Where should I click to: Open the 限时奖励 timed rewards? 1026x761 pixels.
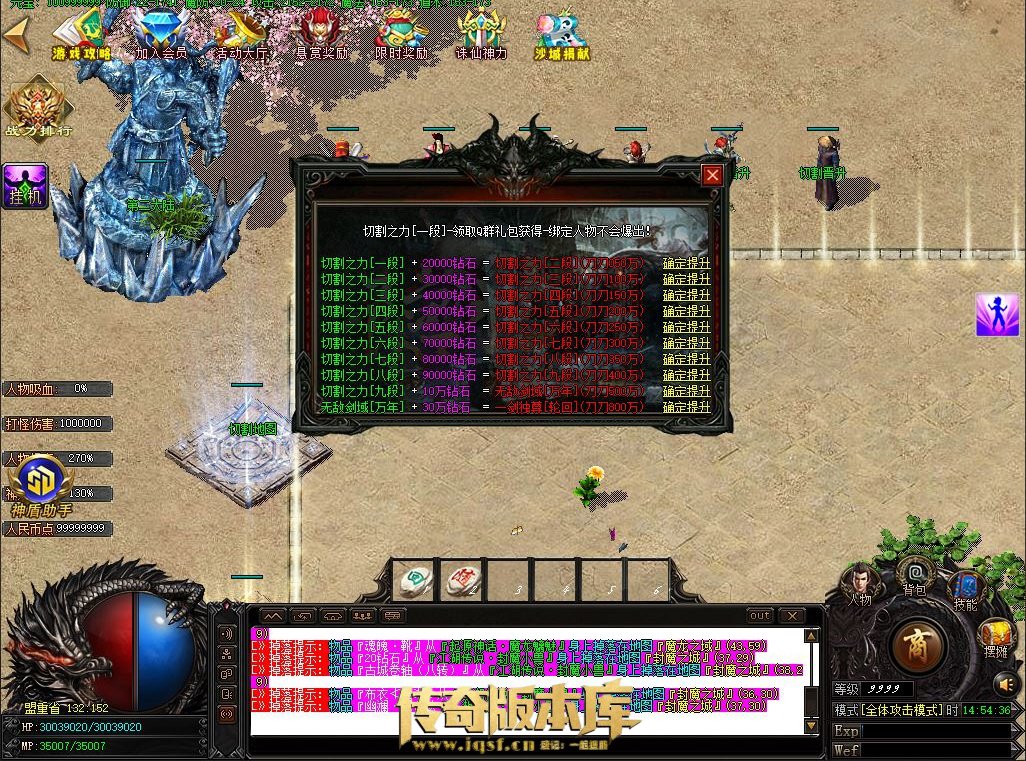click(x=401, y=36)
